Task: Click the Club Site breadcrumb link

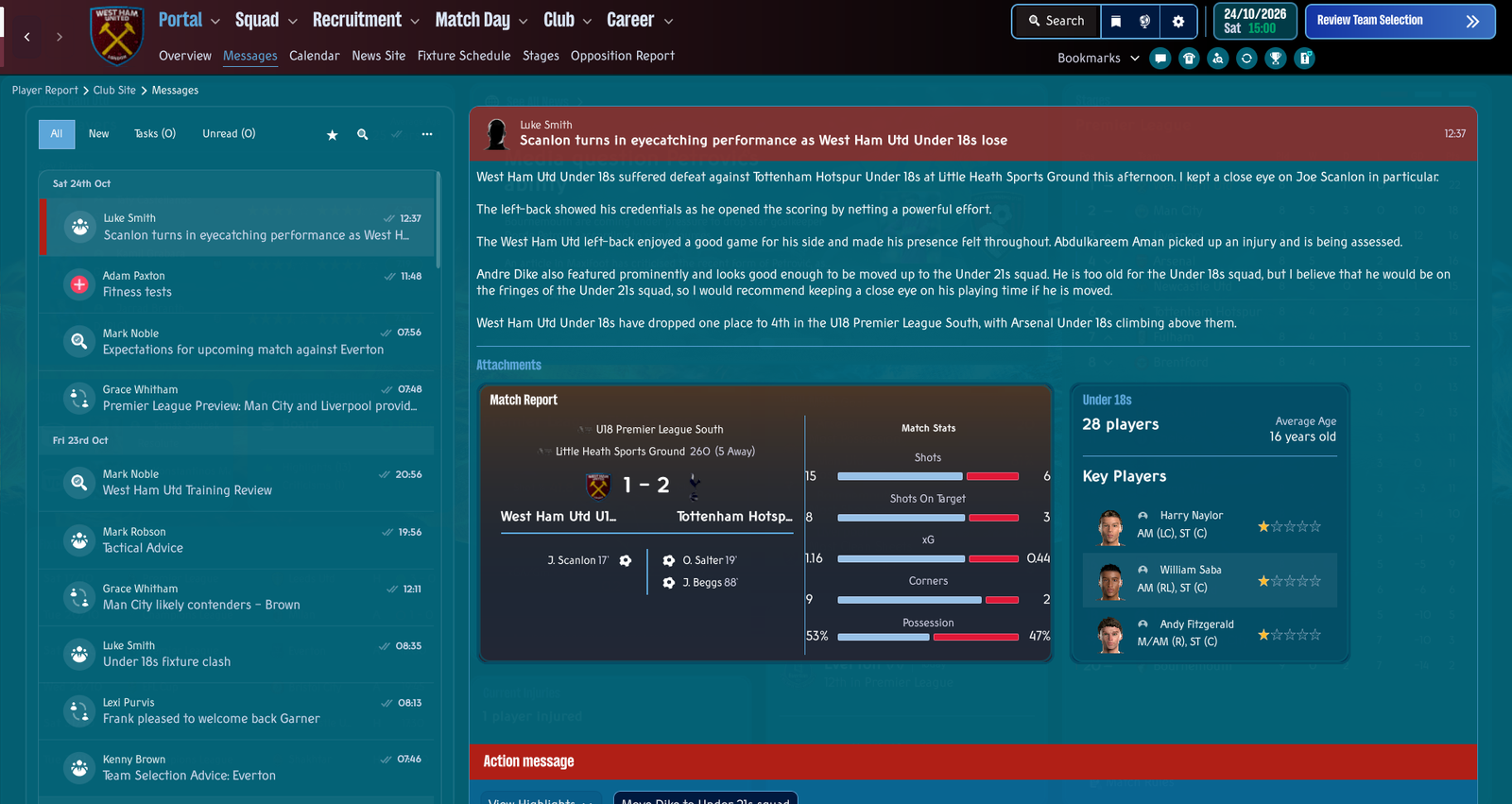Action: tap(114, 91)
